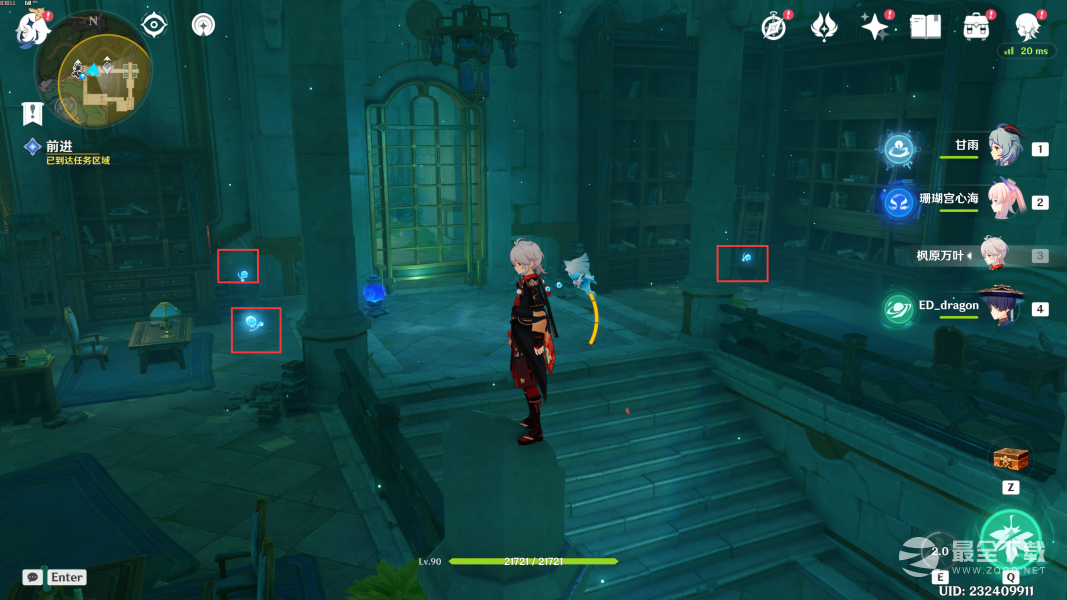Open the adventurer handbook book icon

pyautogui.click(x=926, y=27)
